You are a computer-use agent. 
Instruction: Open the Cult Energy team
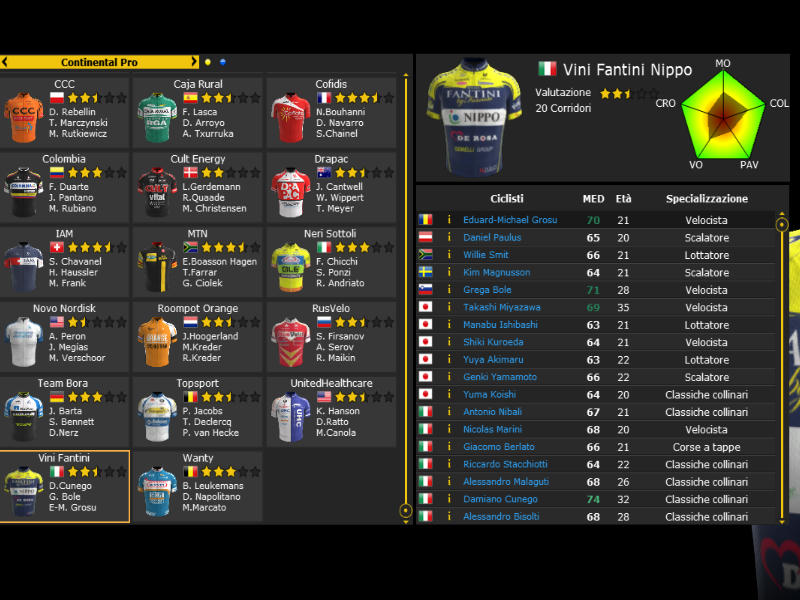pos(198,188)
